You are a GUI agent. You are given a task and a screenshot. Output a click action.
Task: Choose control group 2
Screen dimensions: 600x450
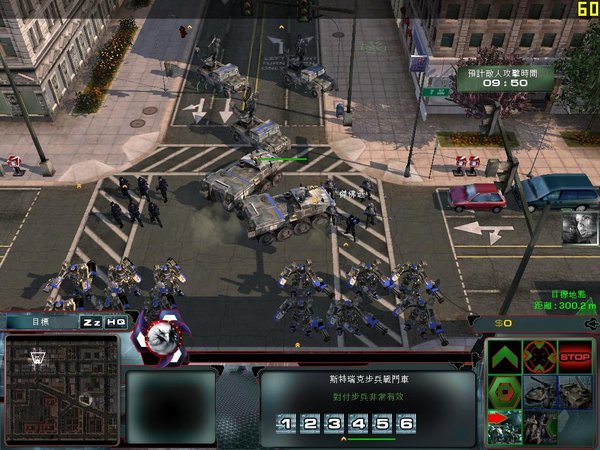pyautogui.click(x=311, y=424)
